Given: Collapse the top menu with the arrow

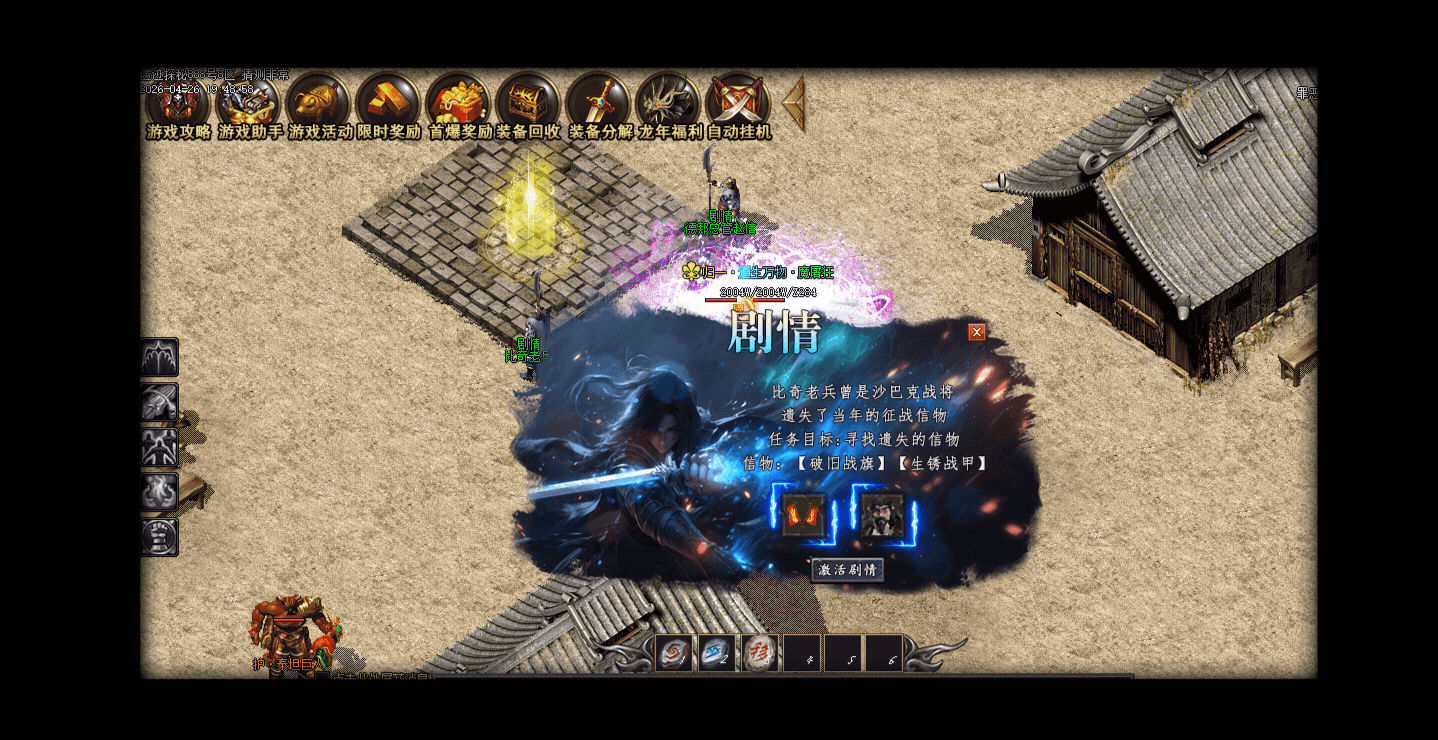Looking at the screenshot, I should pyautogui.click(x=794, y=102).
